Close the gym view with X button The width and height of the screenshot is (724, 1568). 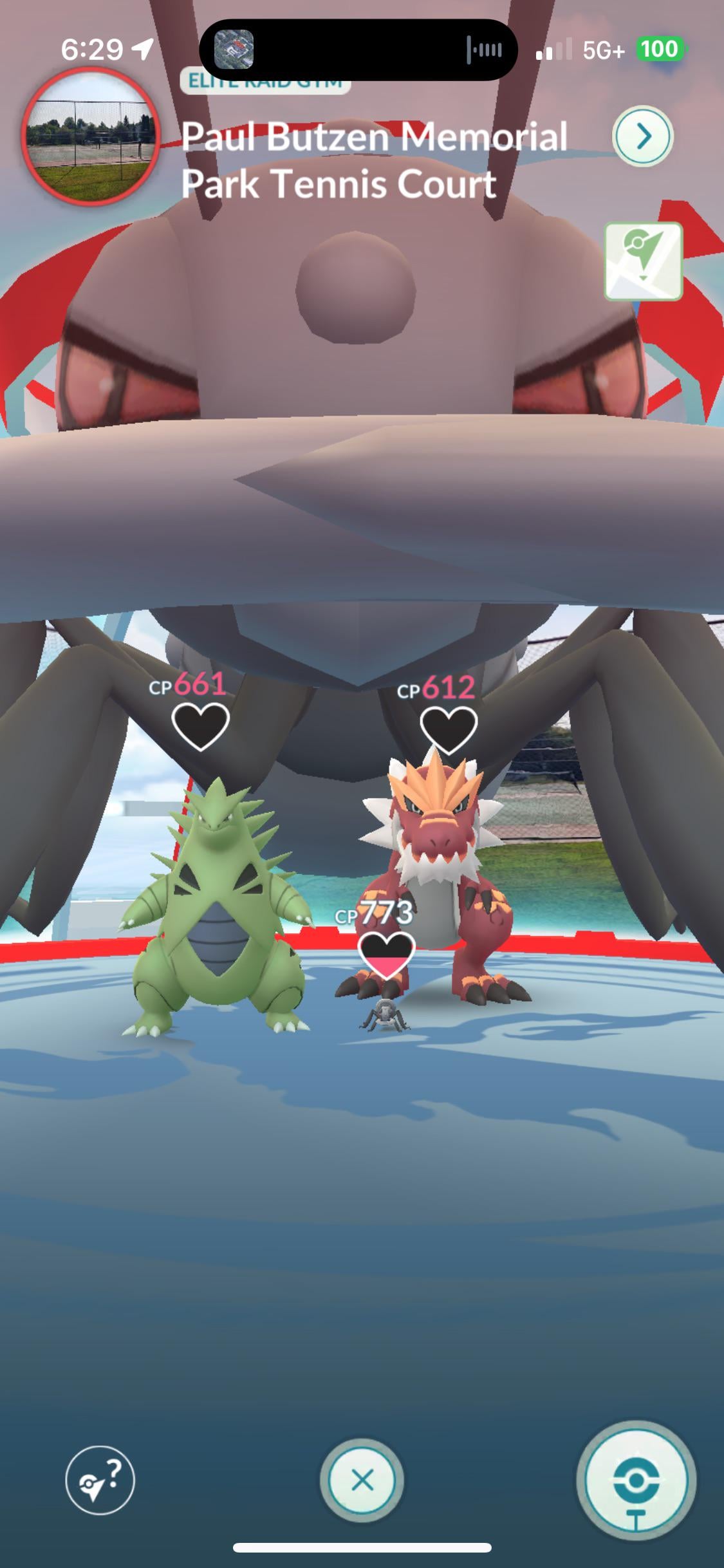(x=362, y=1480)
